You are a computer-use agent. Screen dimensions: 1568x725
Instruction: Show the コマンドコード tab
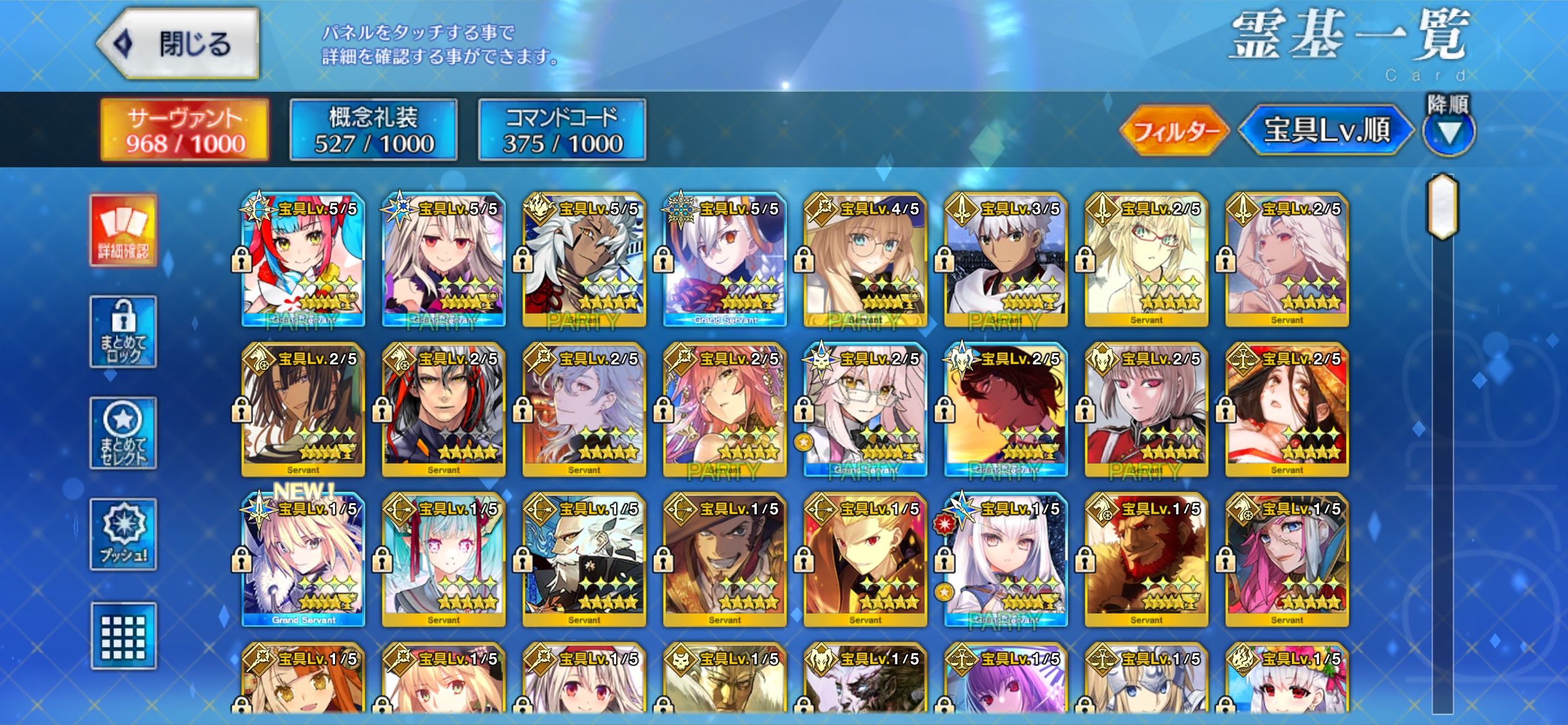562,130
